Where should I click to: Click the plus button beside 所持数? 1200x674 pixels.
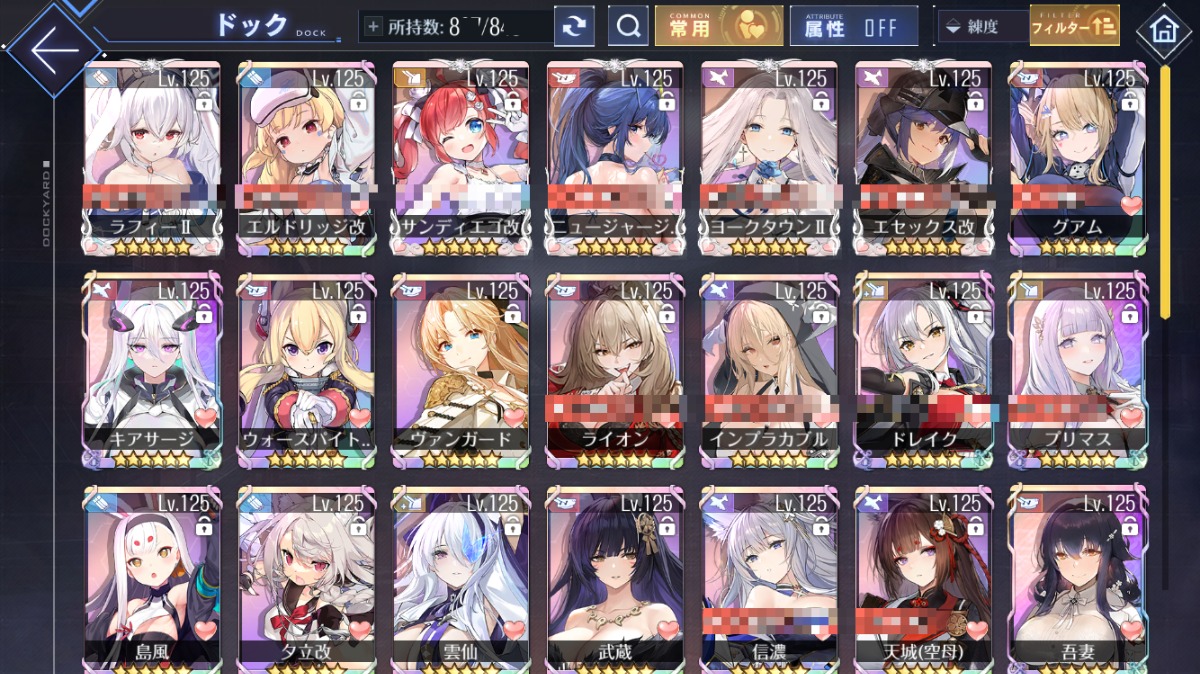[374, 27]
